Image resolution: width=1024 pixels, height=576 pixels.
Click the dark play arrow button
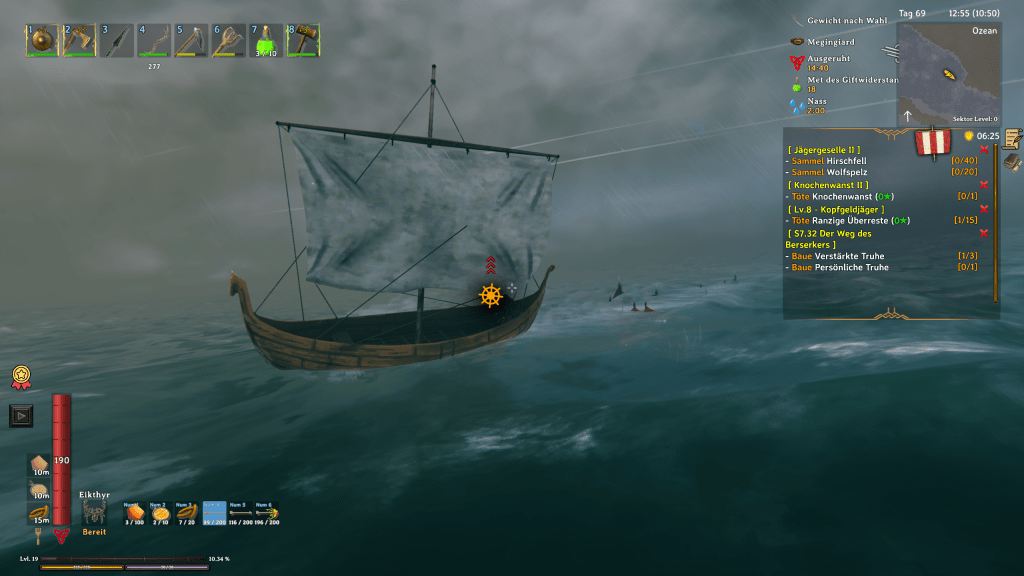(20, 415)
